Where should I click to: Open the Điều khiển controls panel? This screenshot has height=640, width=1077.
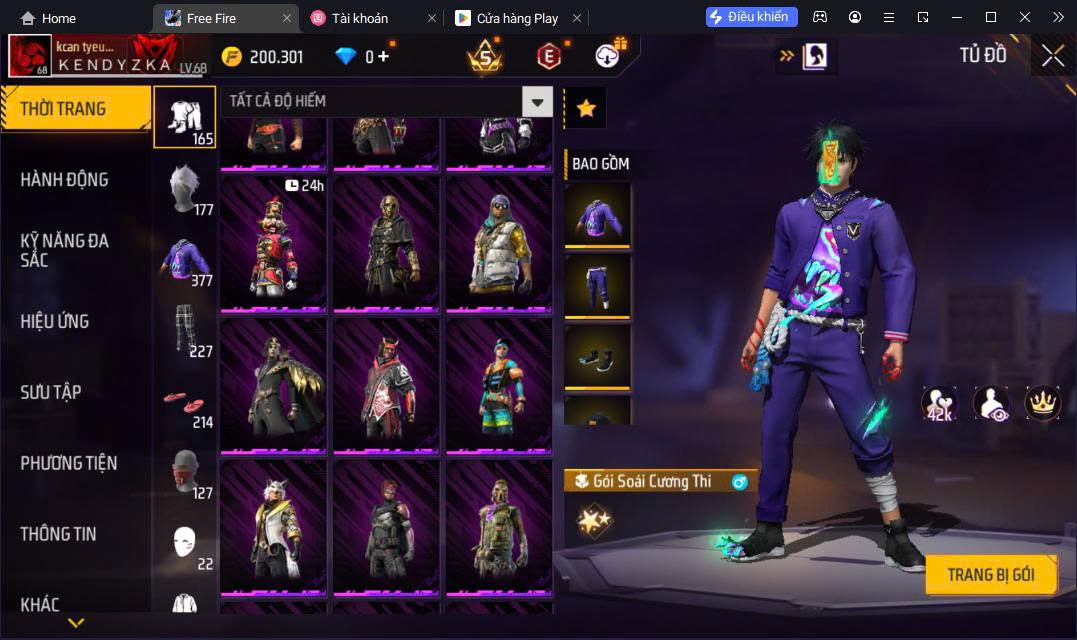click(752, 17)
